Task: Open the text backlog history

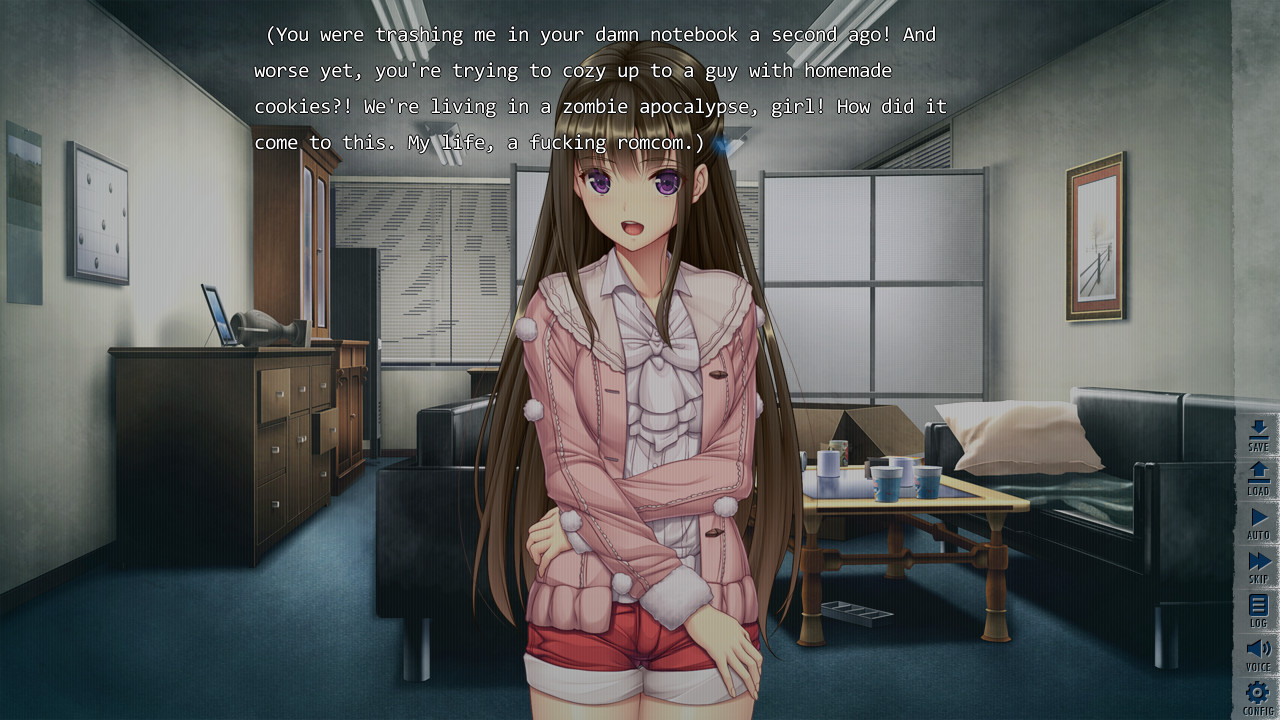Action: pyautogui.click(x=1257, y=607)
